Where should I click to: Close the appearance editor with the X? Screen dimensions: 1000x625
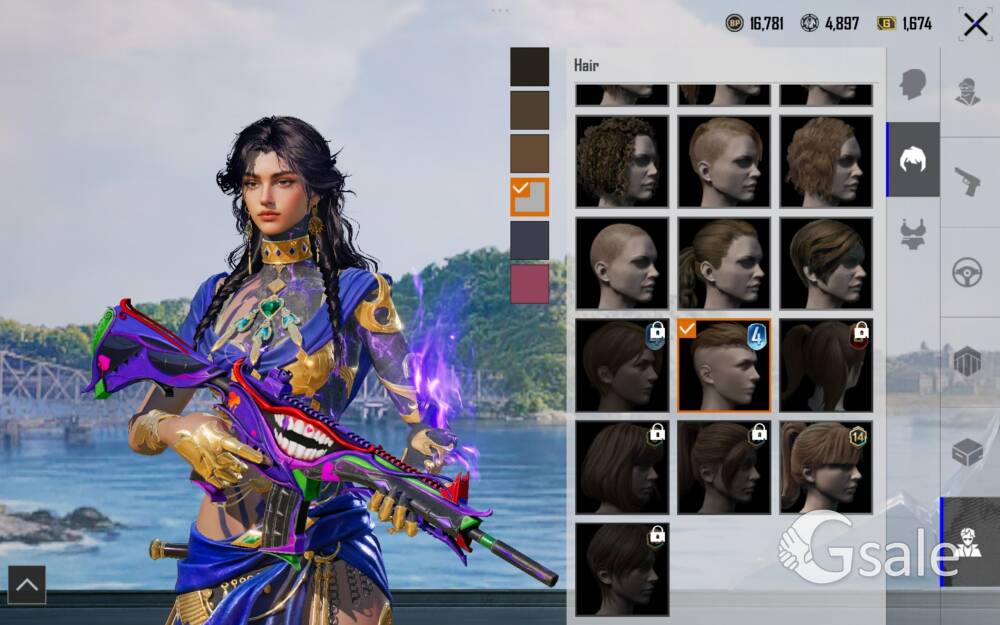(975, 24)
